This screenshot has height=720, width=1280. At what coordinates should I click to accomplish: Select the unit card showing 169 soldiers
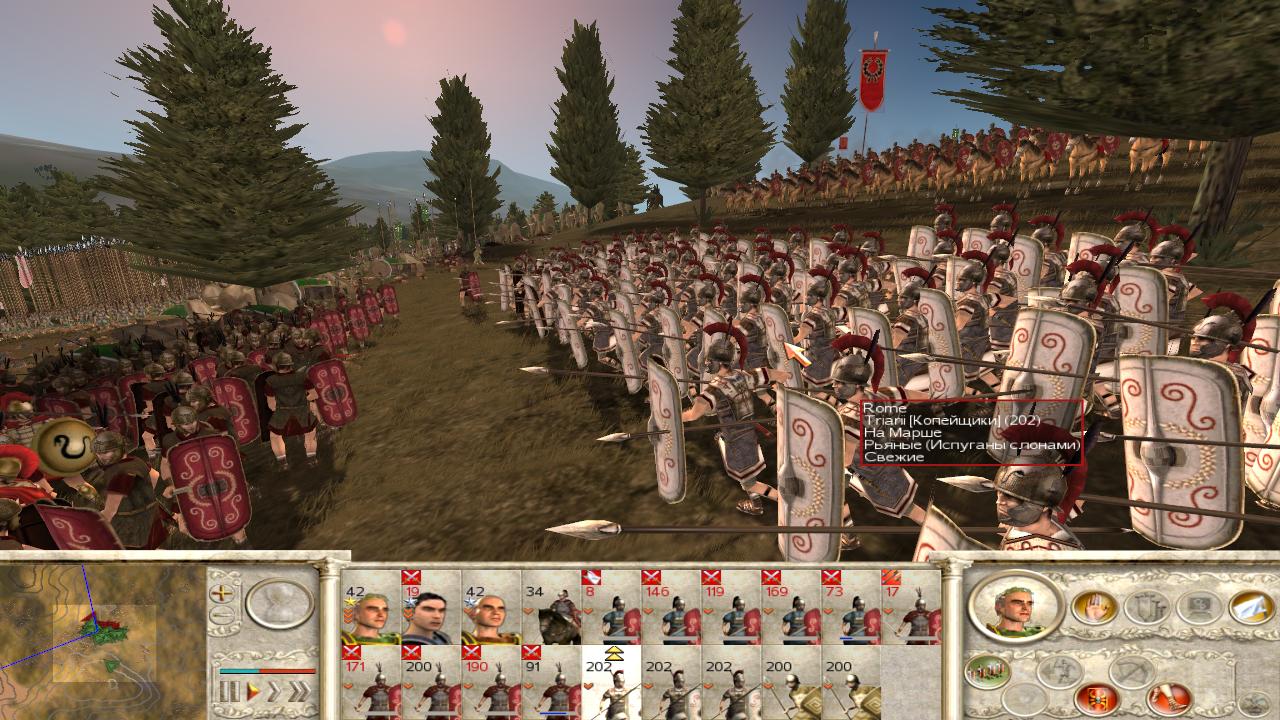pos(791,609)
